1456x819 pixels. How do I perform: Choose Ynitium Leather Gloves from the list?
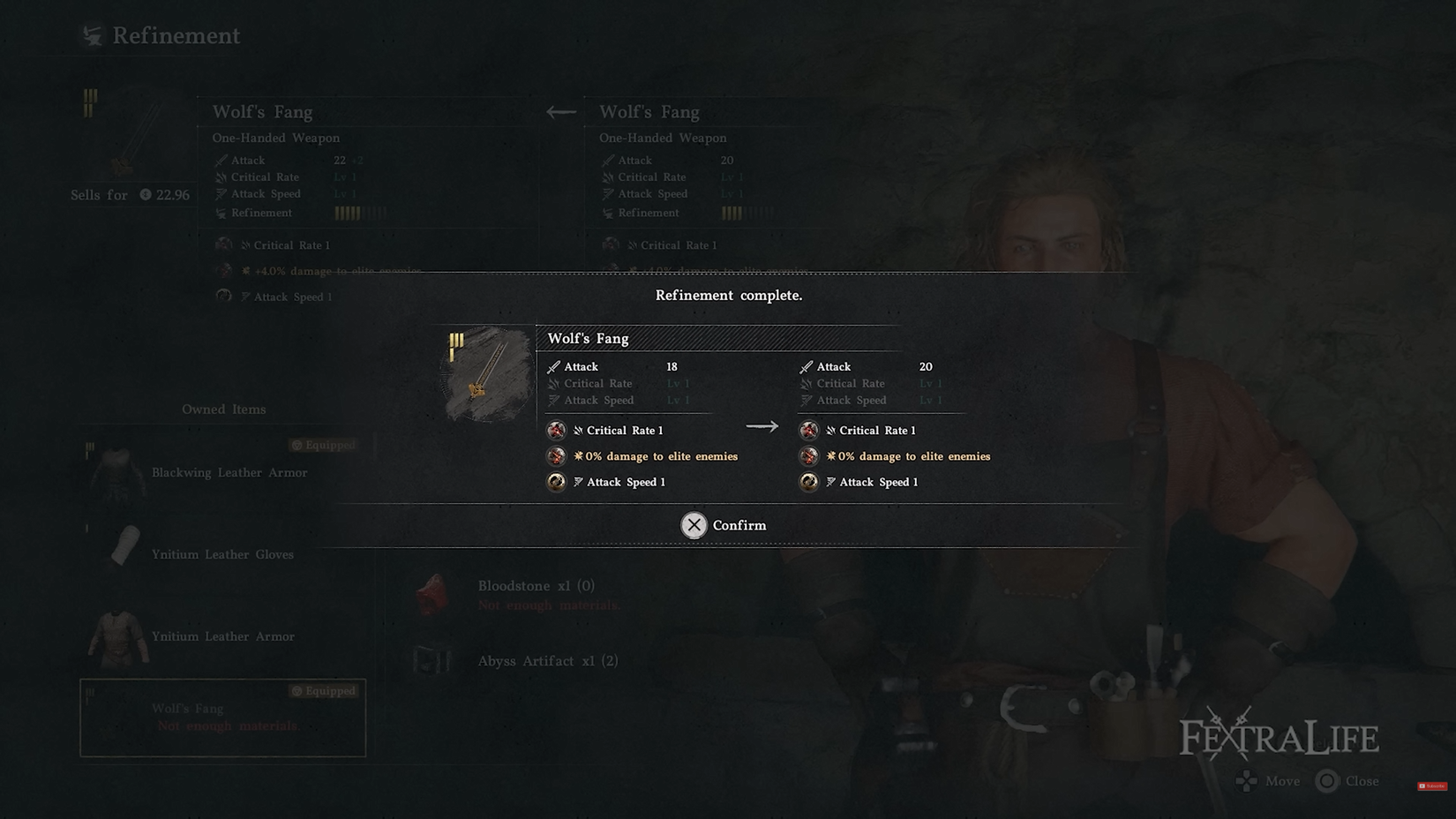click(x=221, y=554)
